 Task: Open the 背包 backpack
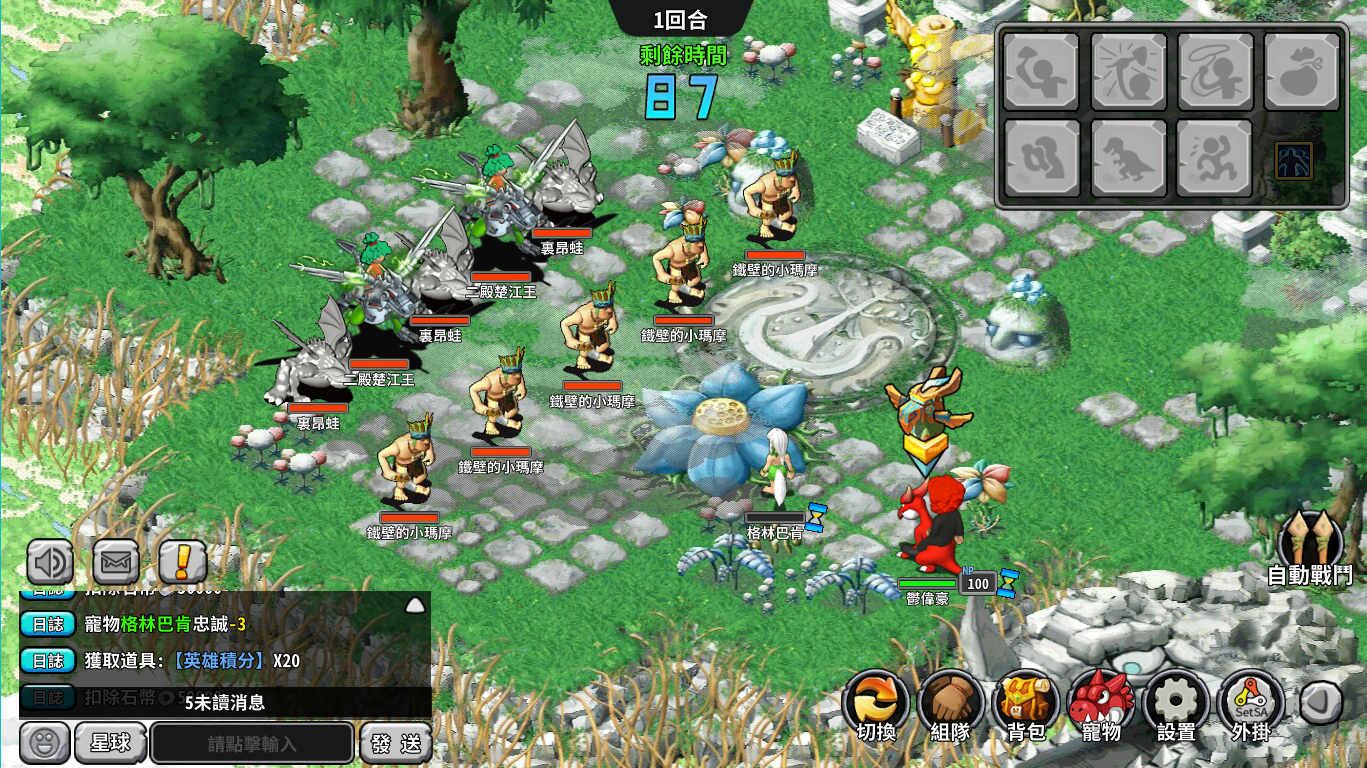click(x=1026, y=704)
